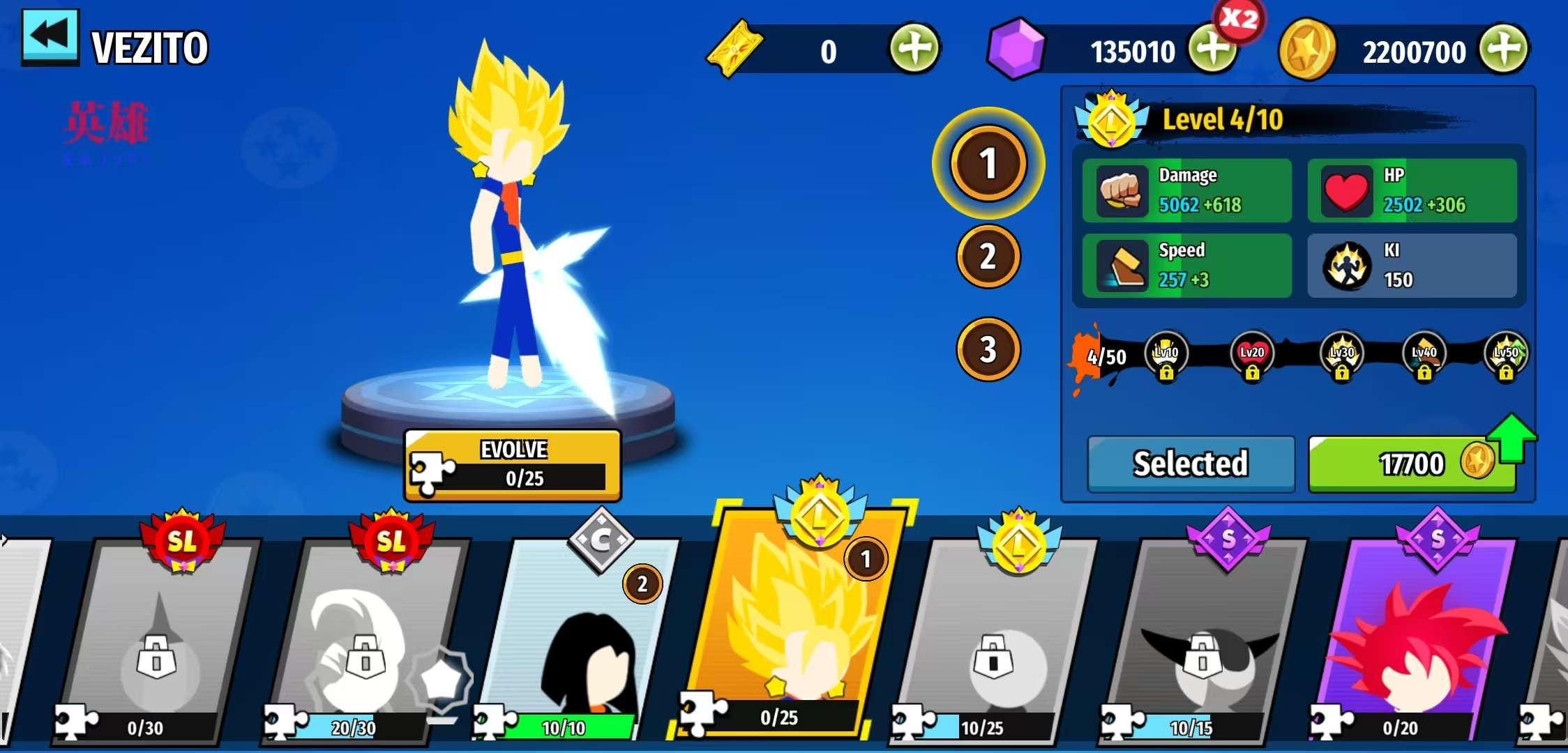Choose skill slot number 2
This screenshot has width=1568, height=753.
tap(988, 257)
